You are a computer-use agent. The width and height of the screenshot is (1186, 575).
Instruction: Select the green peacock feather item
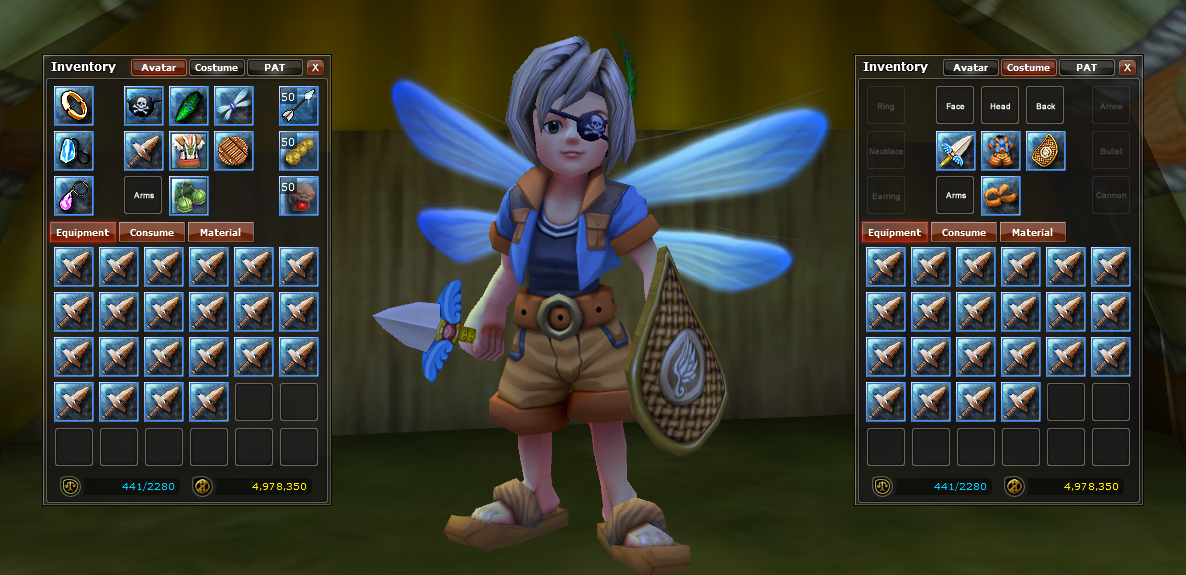(x=189, y=105)
